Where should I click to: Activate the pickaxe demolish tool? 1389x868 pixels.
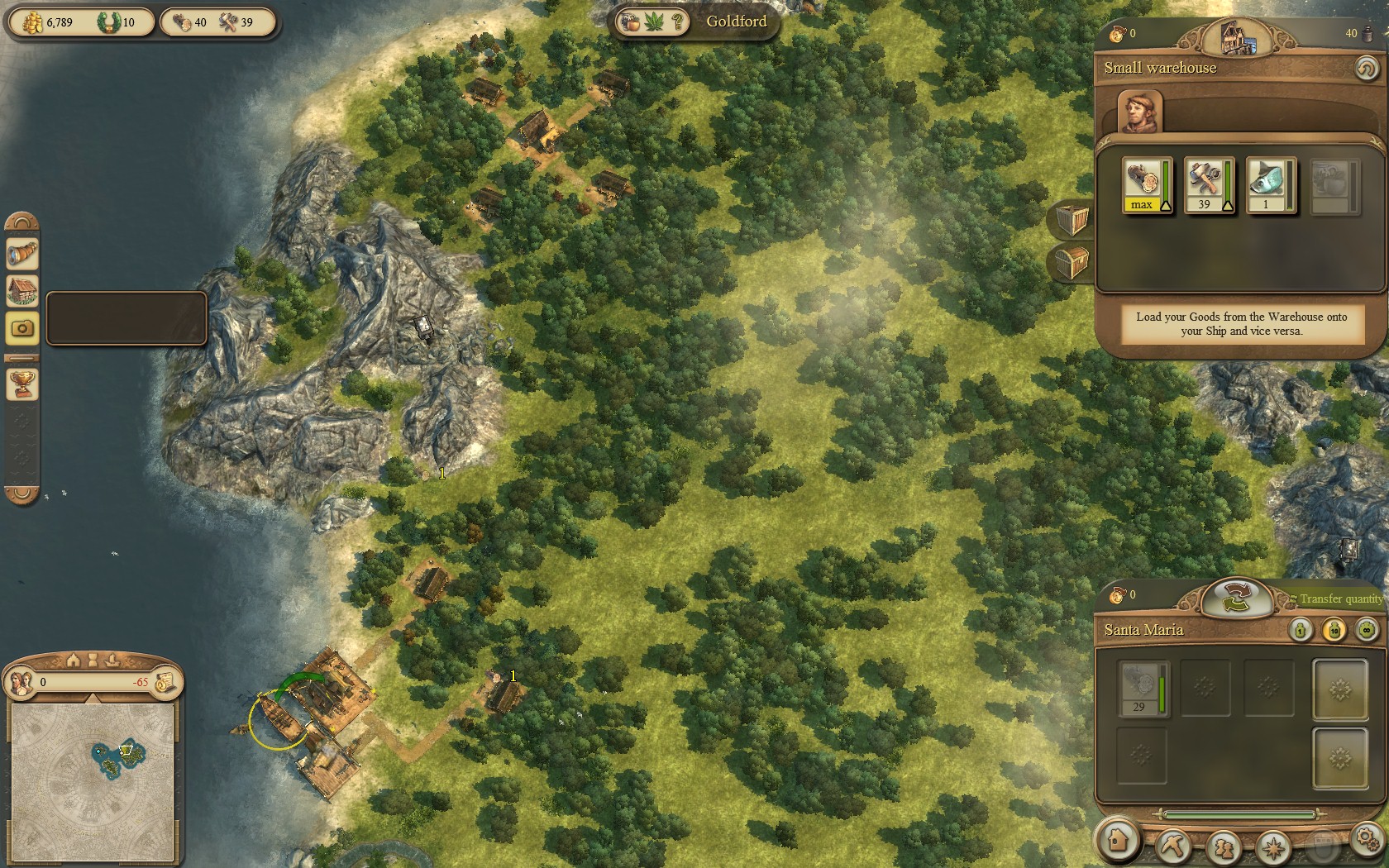[1172, 845]
